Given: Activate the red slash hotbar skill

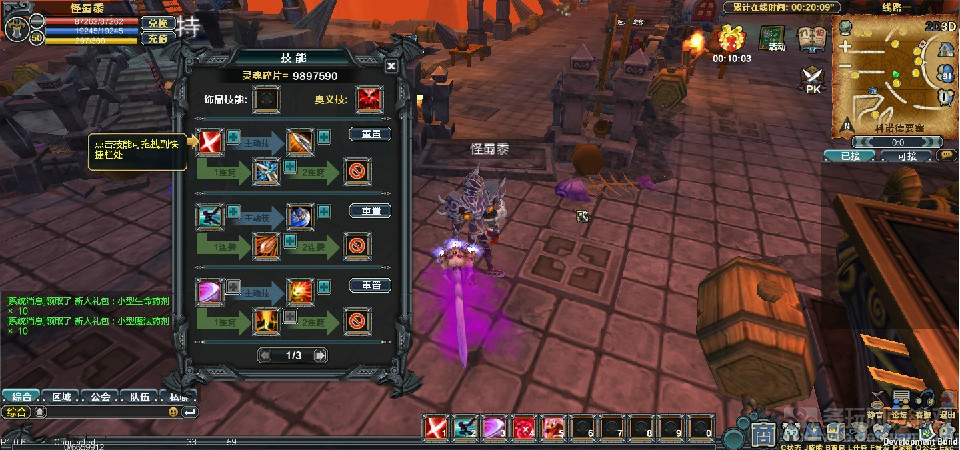Looking at the screenshot, I should tap(437, 428).
